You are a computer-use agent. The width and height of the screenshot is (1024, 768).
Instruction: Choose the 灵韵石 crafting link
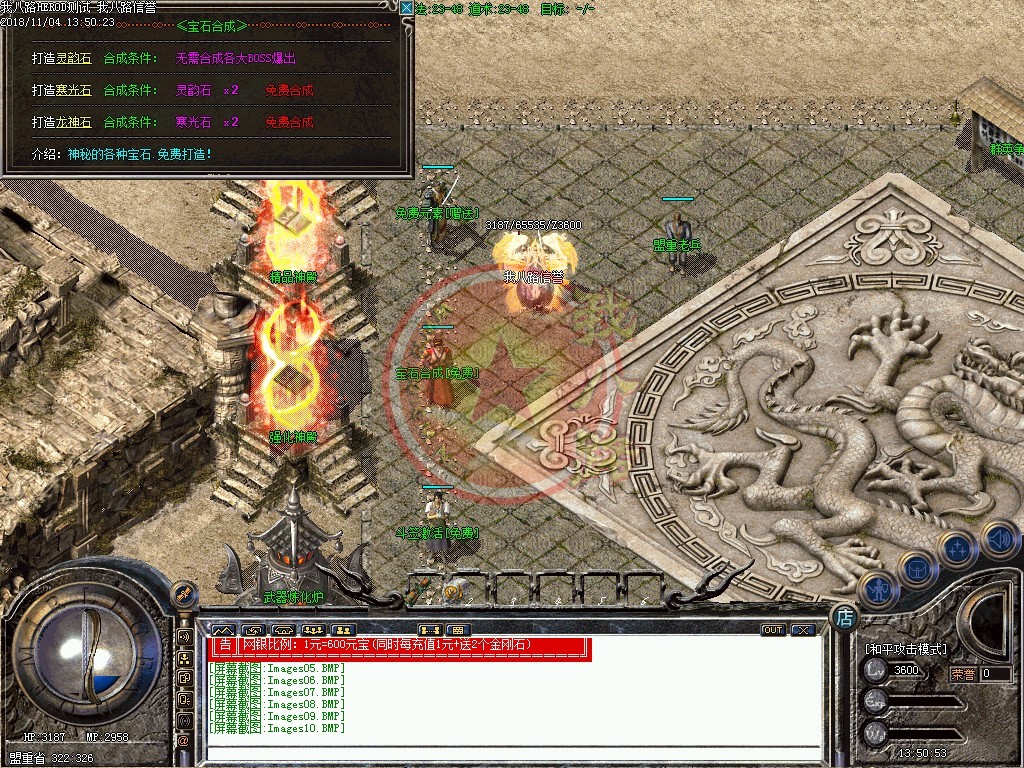tap(60, 59)
